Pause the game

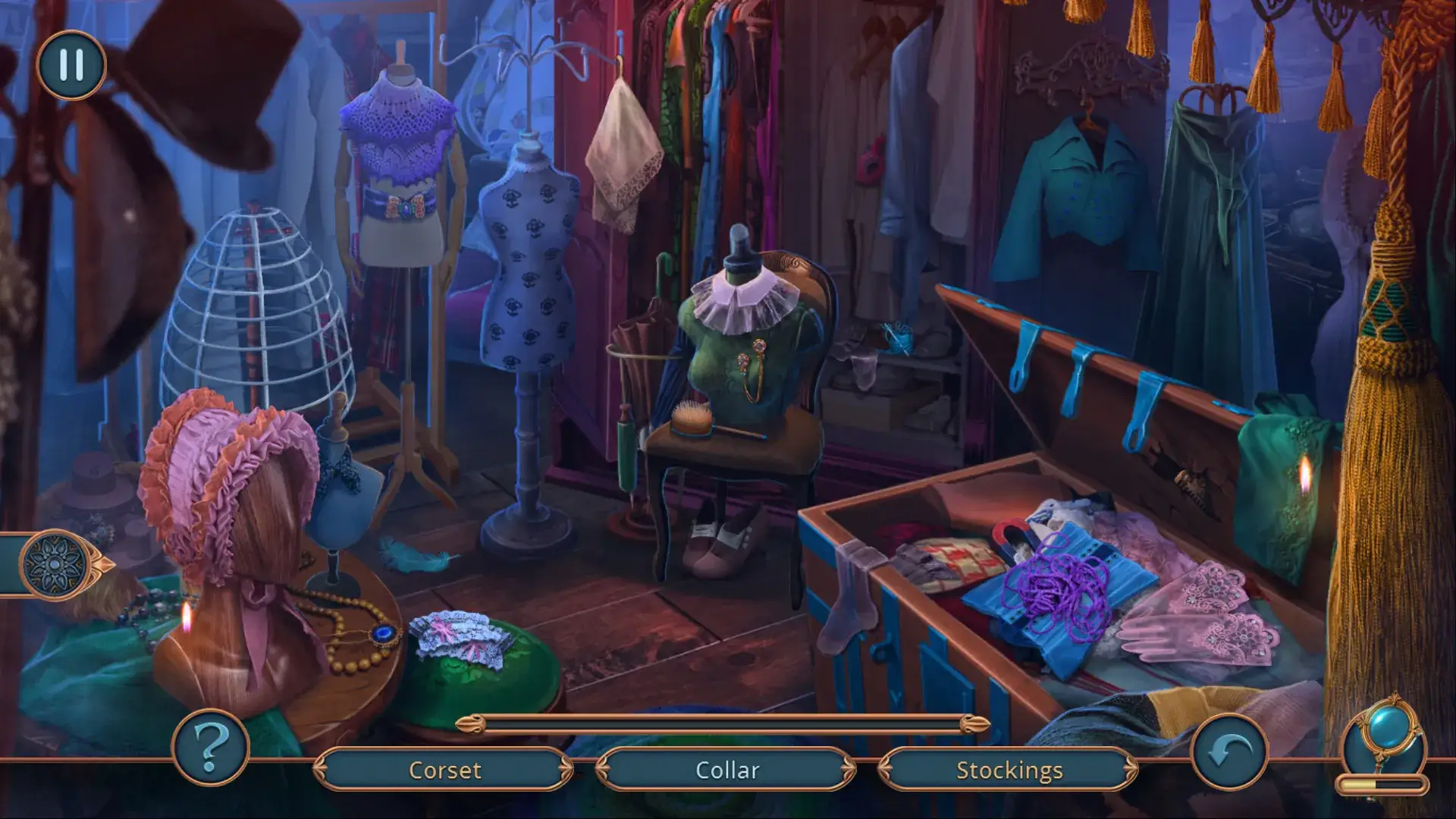(71, 65)
